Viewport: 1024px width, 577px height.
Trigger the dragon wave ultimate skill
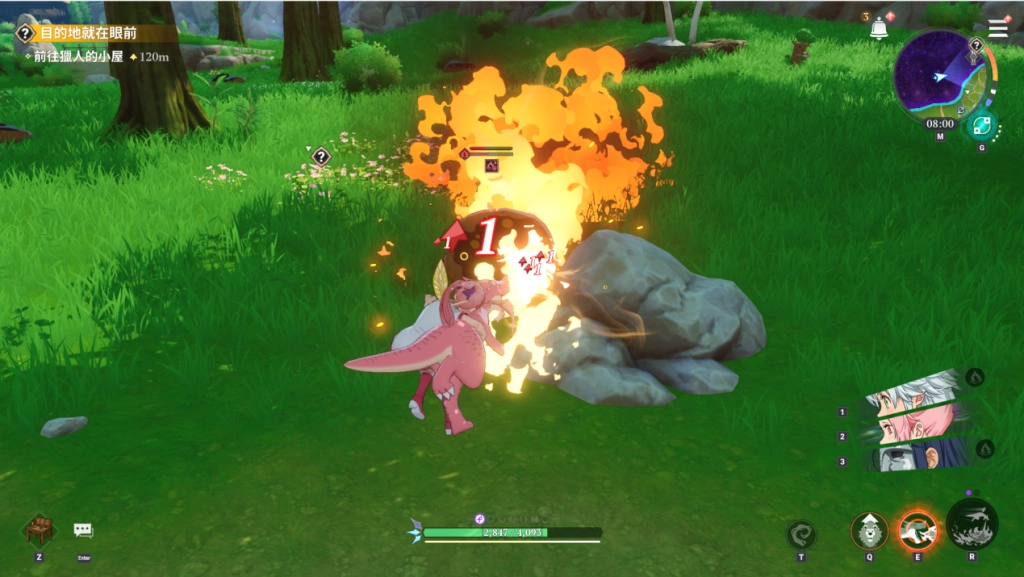(x=972, y=524)
